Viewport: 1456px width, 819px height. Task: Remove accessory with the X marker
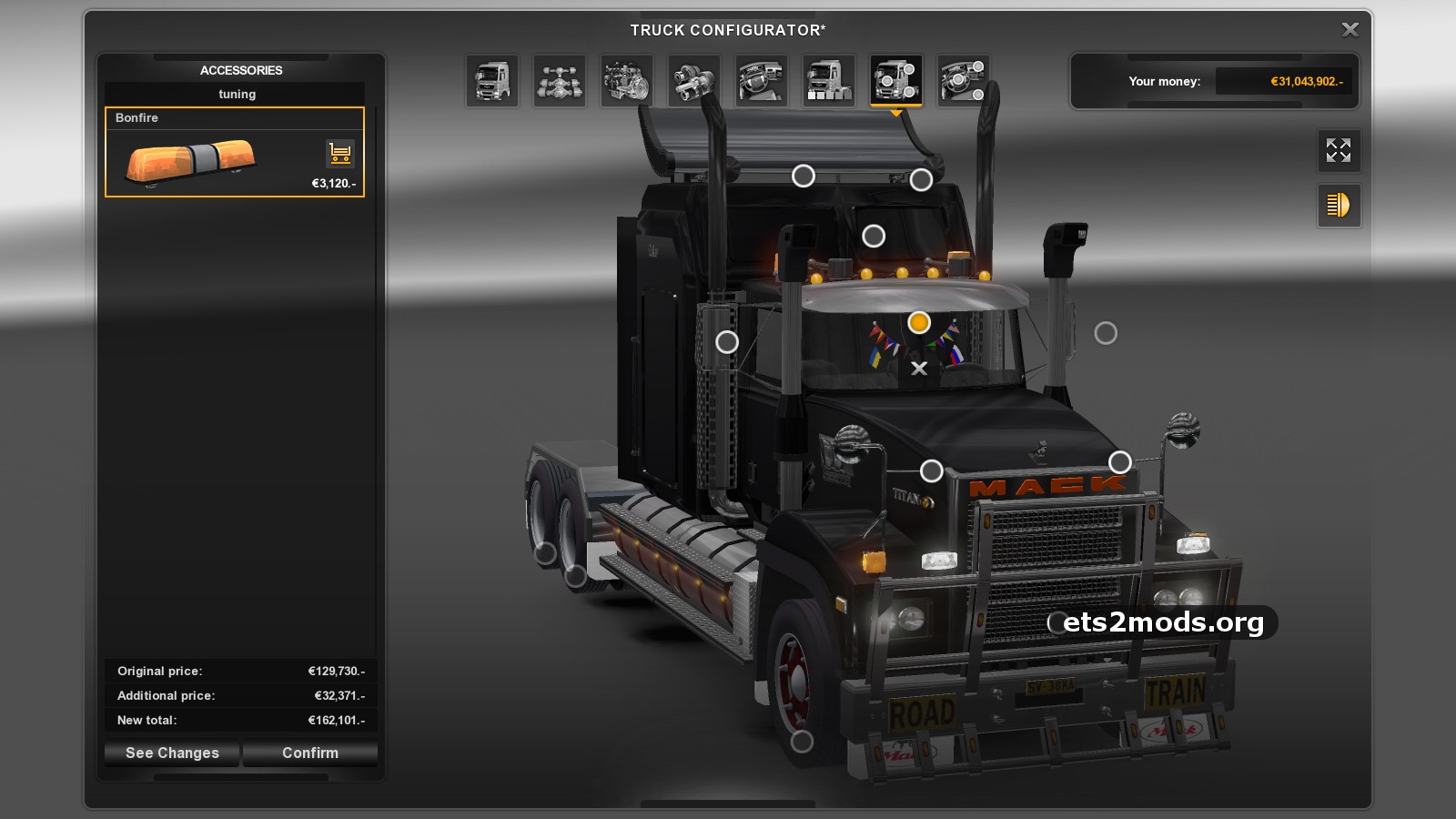[919, 369]
